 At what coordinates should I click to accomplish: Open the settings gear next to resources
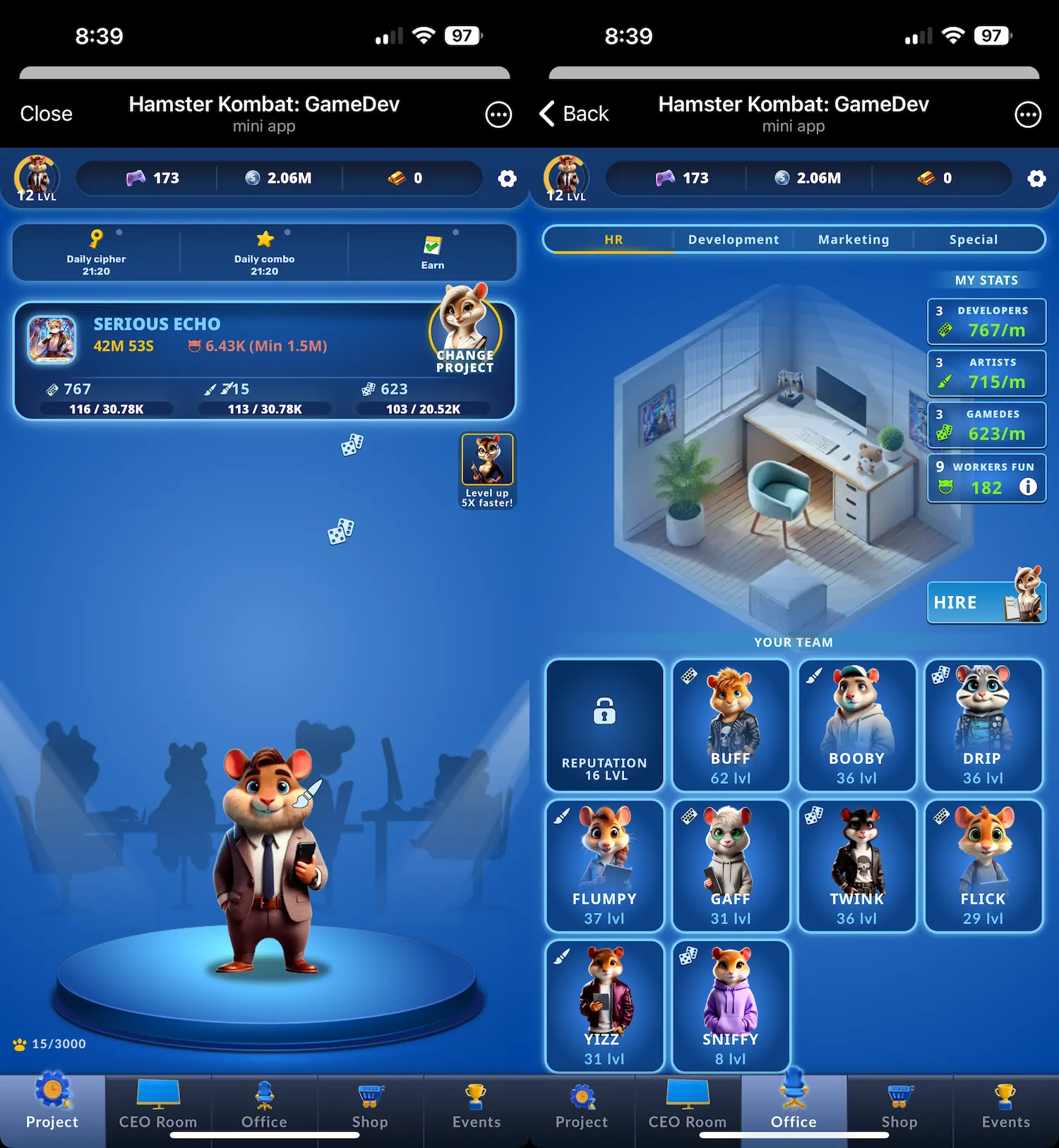507,179
